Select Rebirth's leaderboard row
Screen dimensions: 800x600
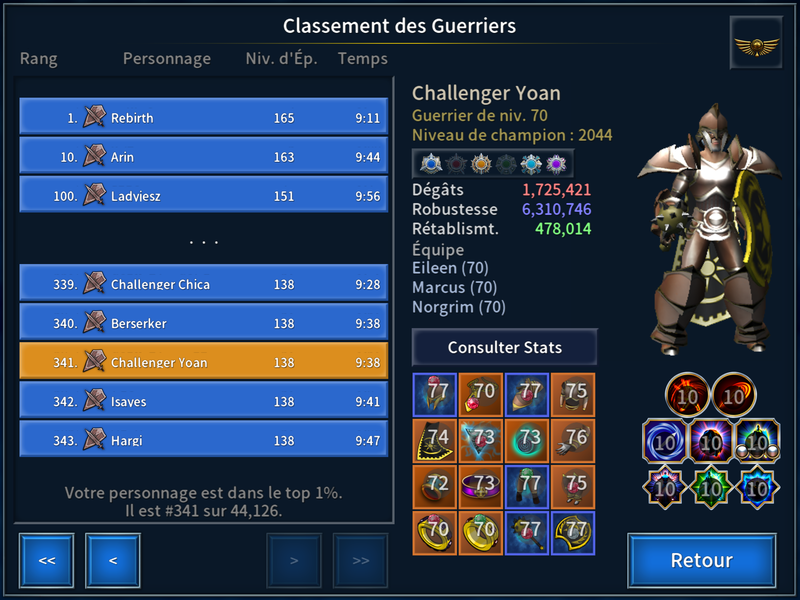coord(203,117)
